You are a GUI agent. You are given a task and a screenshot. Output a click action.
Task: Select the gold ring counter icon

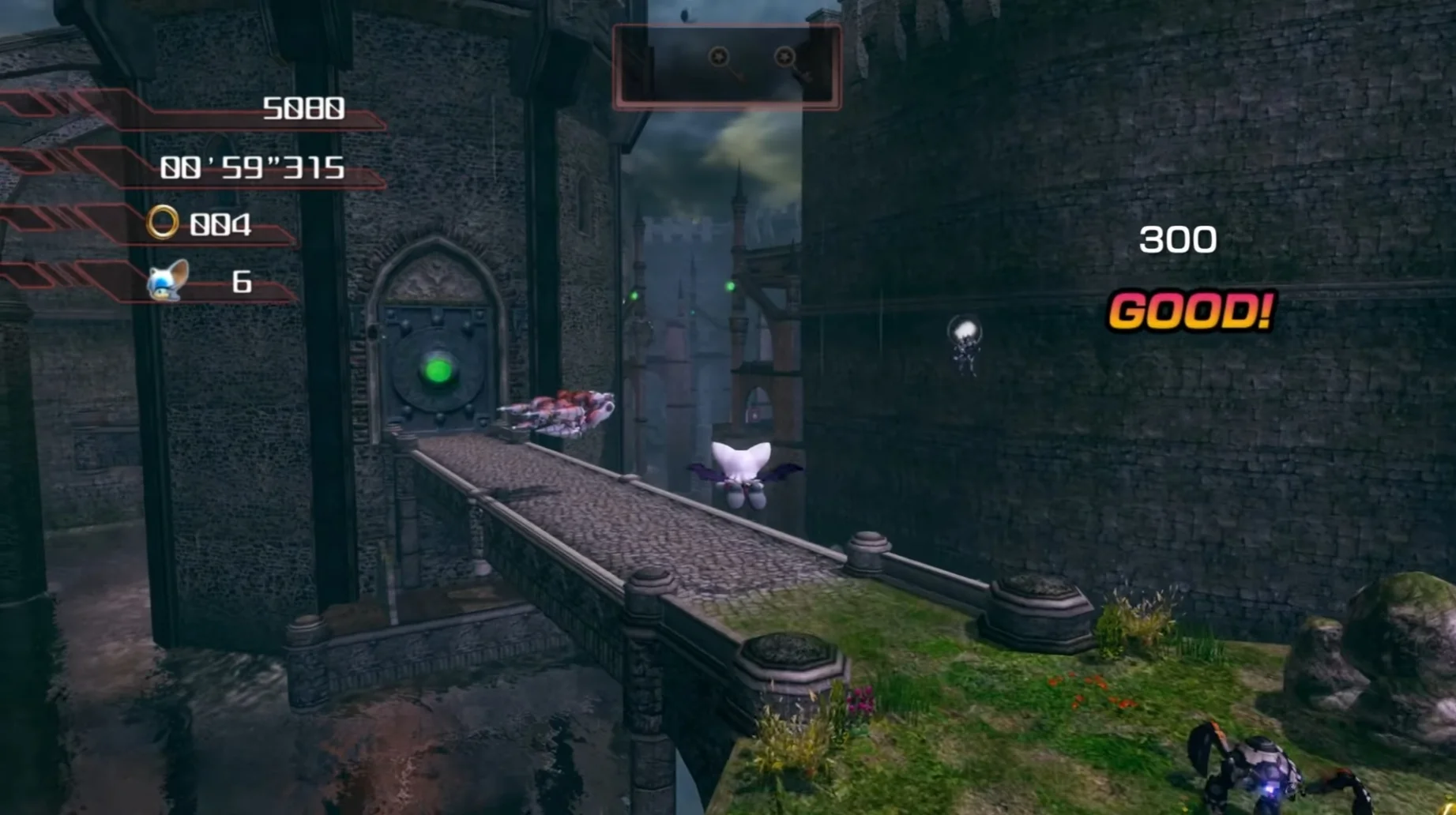[163, 223]
